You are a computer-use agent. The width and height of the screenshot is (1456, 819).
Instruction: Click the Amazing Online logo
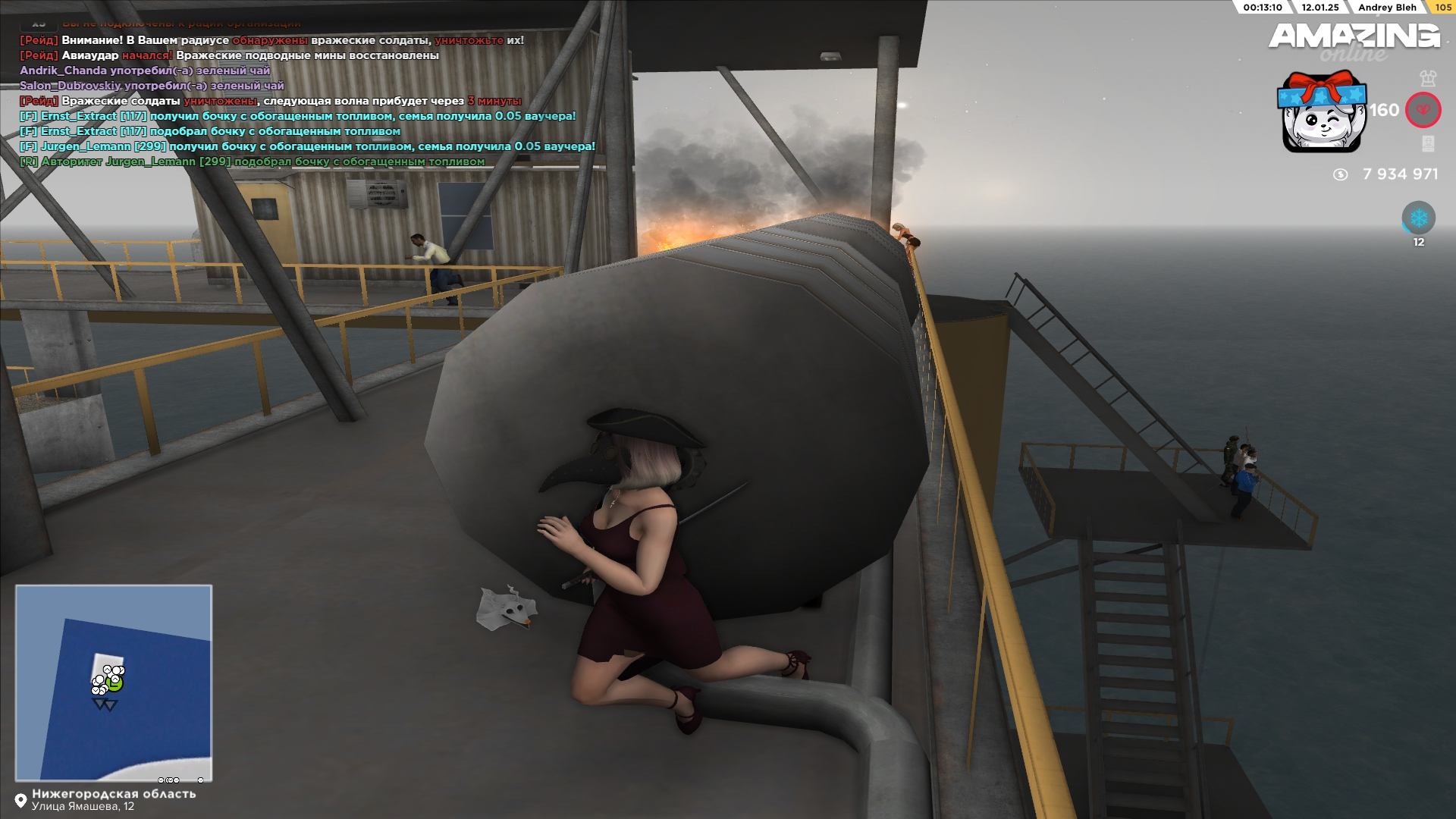(x=1354, y=39)
